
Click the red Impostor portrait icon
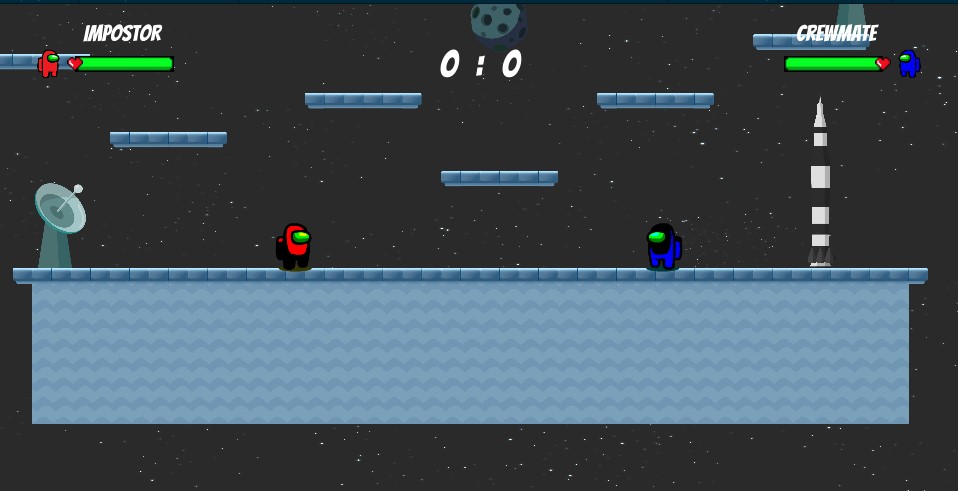(49, 63)
